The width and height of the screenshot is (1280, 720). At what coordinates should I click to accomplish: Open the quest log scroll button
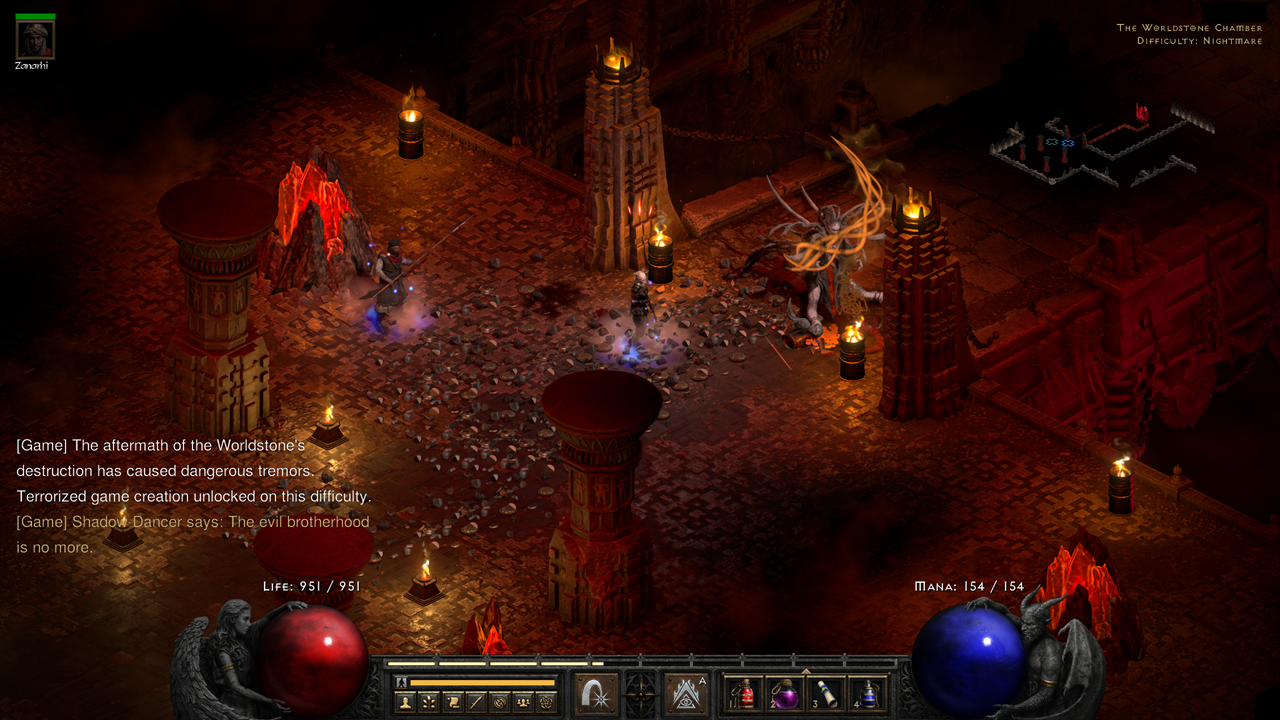pyautogui.click(x=452, y=702)
